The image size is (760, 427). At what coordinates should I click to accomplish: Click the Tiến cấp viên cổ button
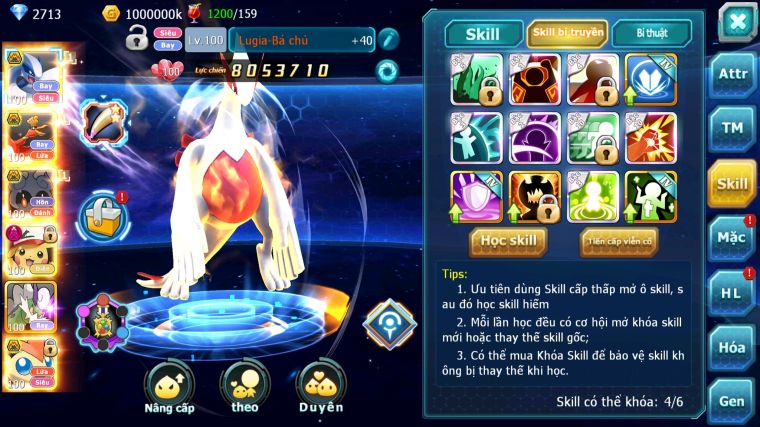pos(618,241)
